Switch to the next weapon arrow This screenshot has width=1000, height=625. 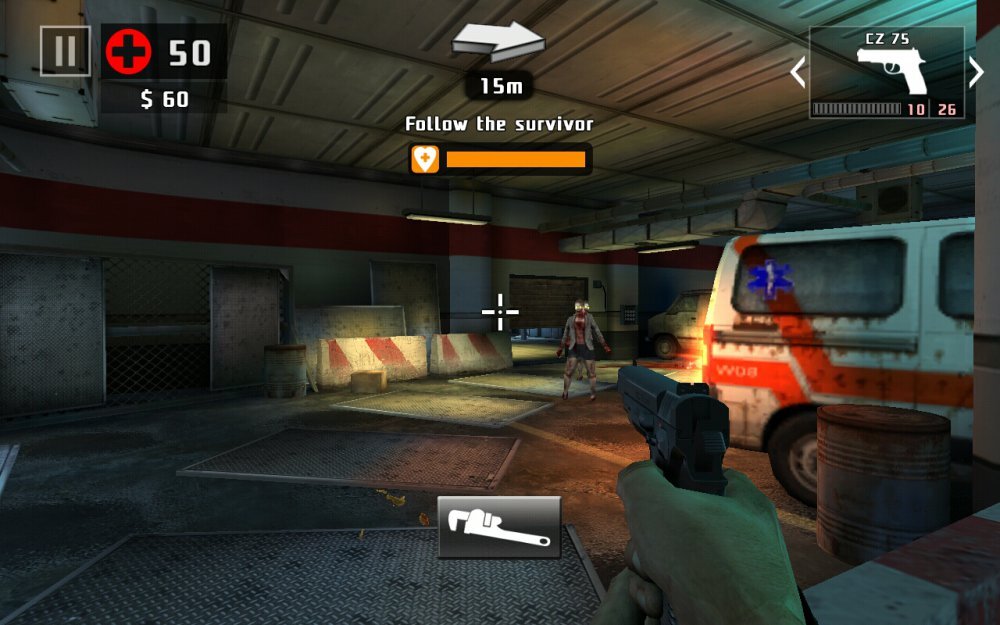977,72
